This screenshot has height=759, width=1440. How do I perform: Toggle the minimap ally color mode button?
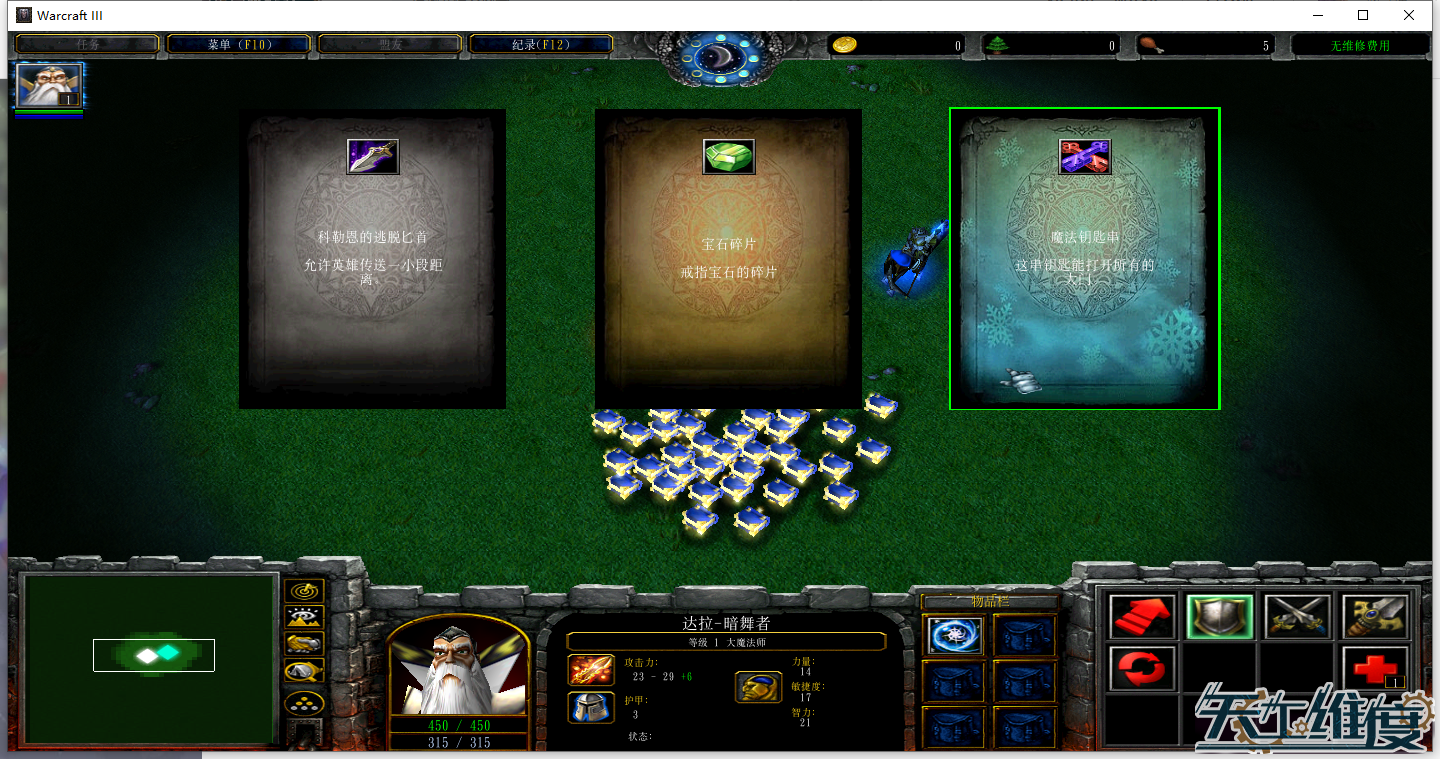click(x=304, y=645)
